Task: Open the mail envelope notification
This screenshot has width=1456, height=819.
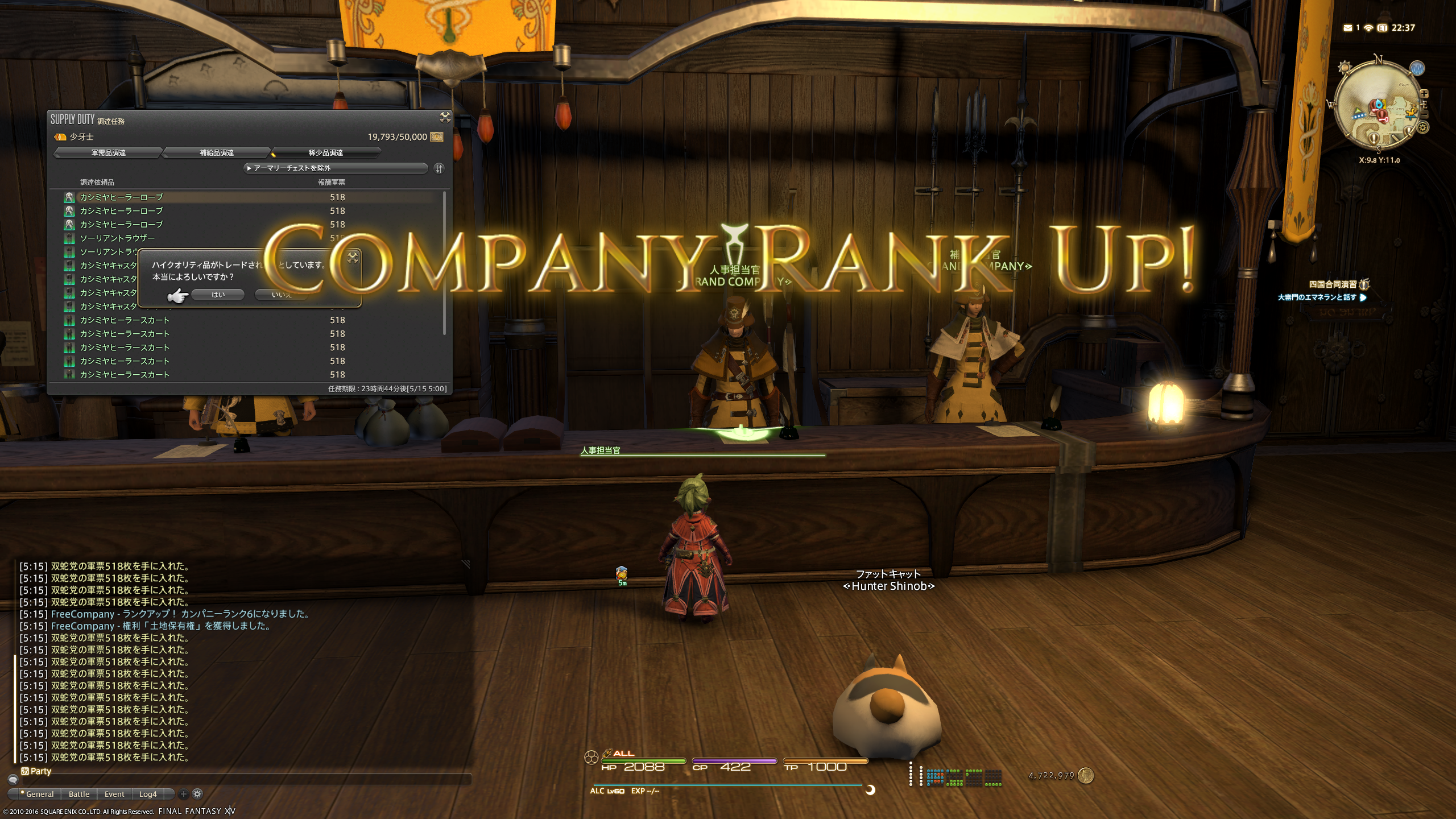Action: (1347, 28)
